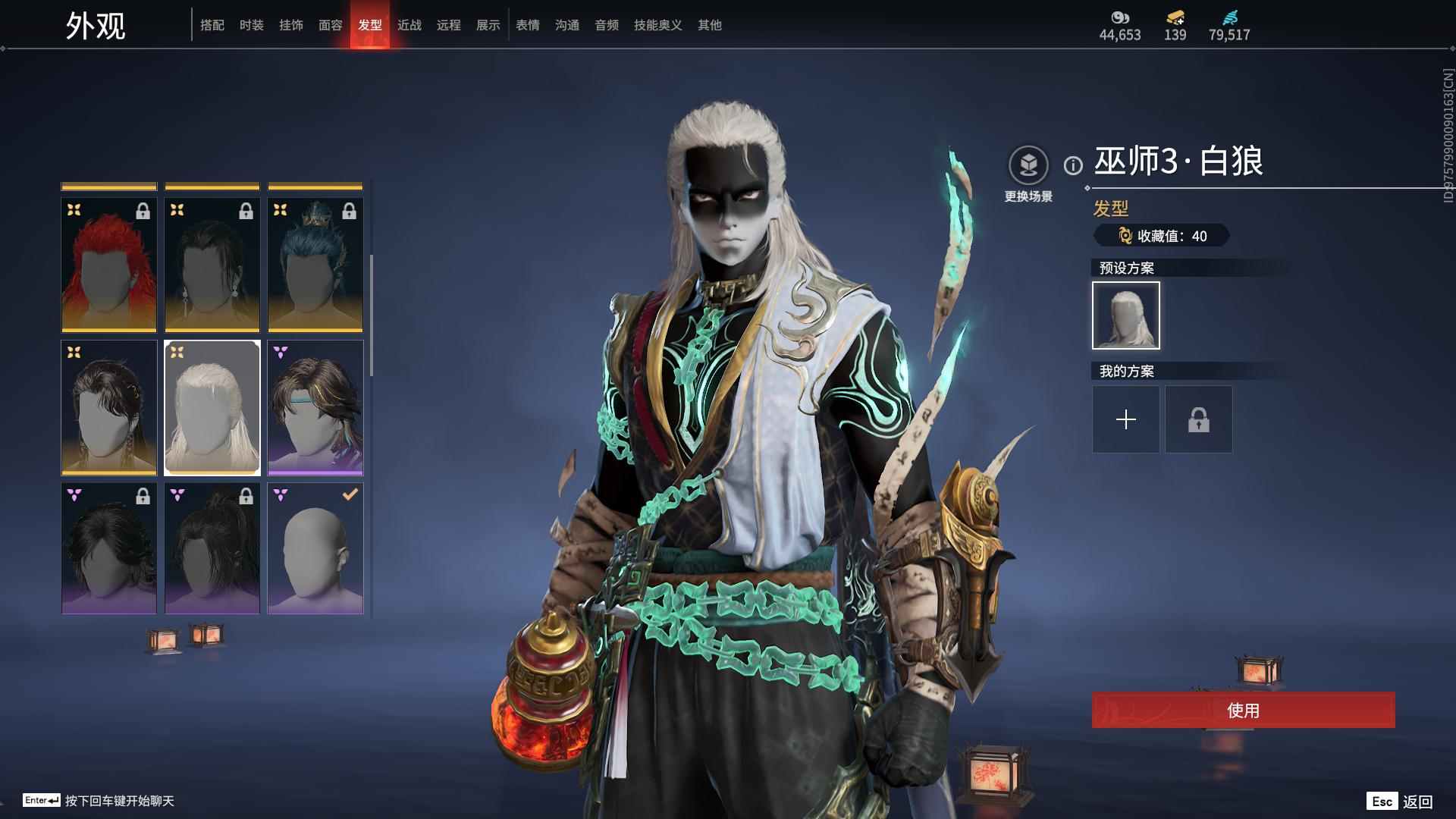Screen dimensions: 1456x819
Task: Switch to the 搭配 tab
Action: coord(212,26)
